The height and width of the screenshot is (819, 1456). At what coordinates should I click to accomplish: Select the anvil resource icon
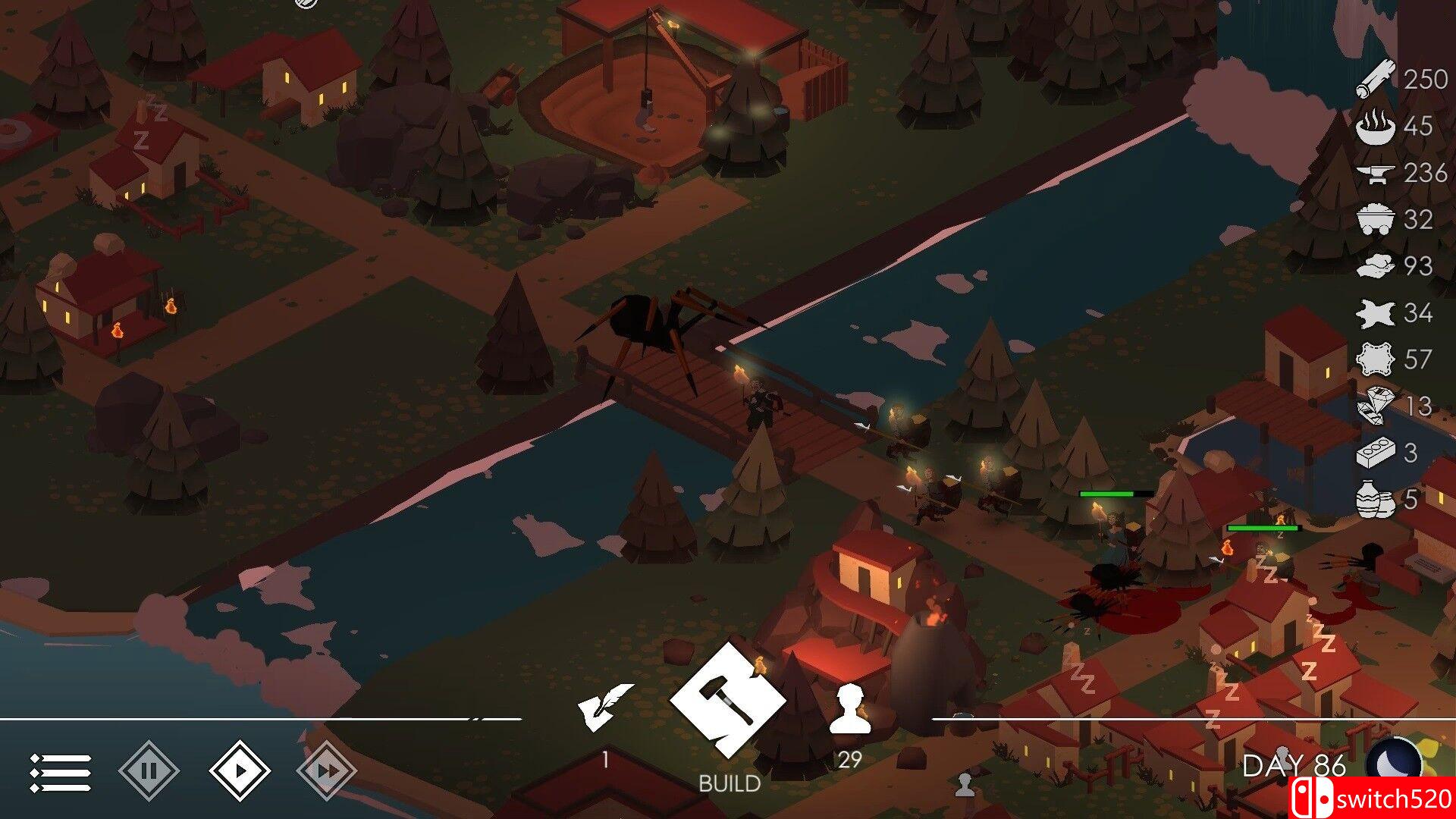pos(1376,174)
